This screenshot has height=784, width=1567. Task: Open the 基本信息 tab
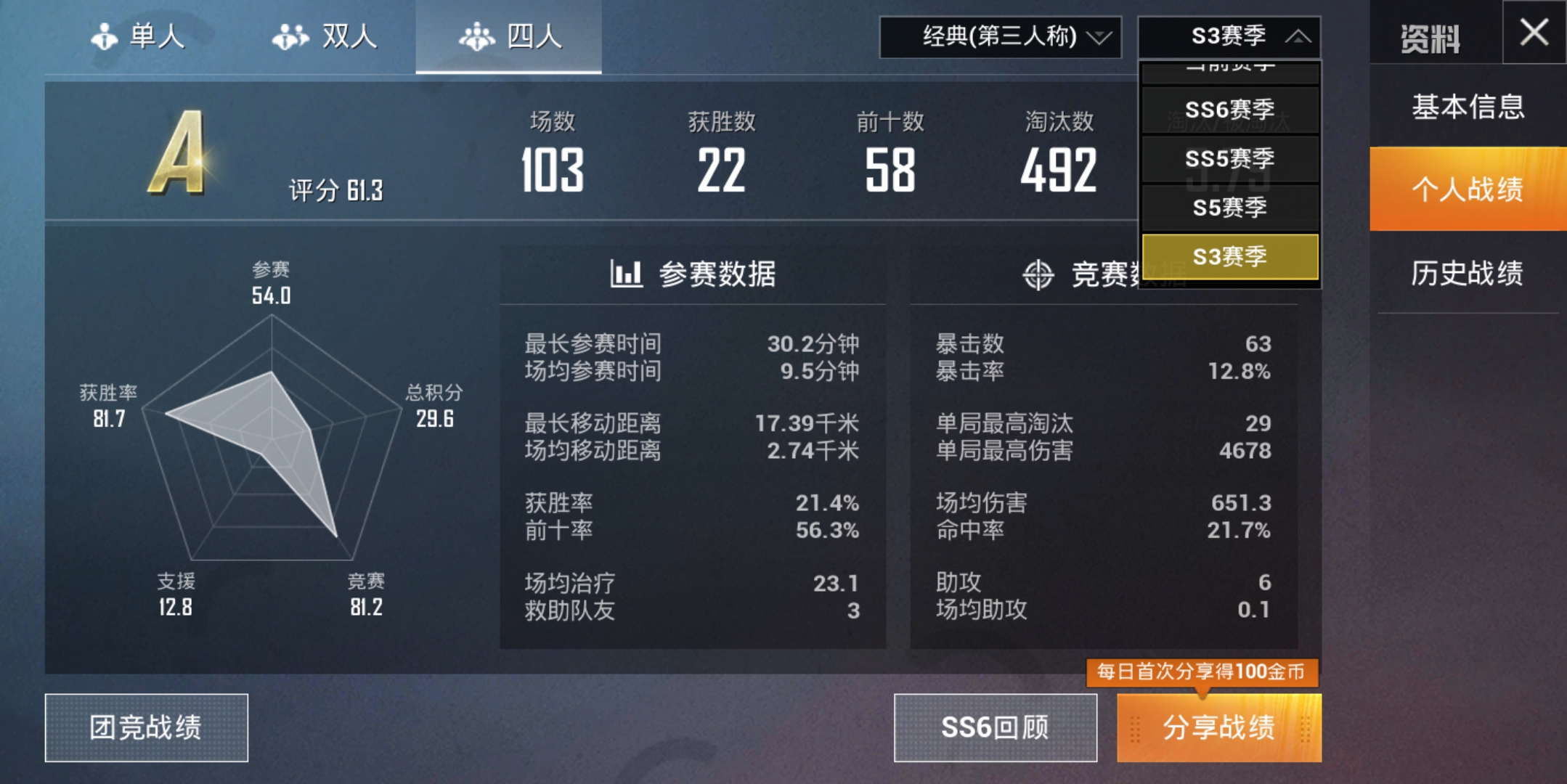coord(1468,107)
